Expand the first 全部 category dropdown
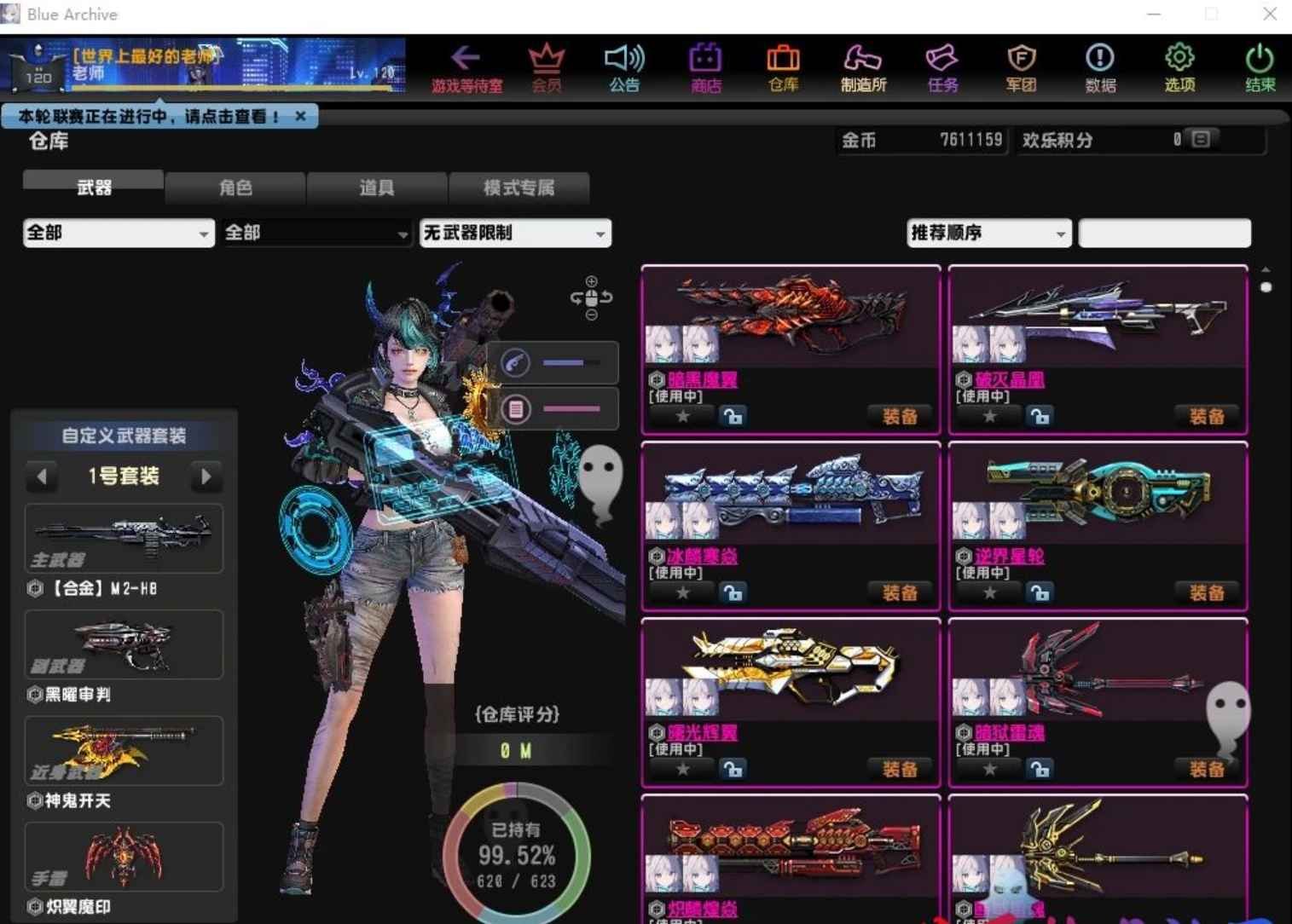The height and width of the screenshot is (924, 1292). [x=118, y=233]
